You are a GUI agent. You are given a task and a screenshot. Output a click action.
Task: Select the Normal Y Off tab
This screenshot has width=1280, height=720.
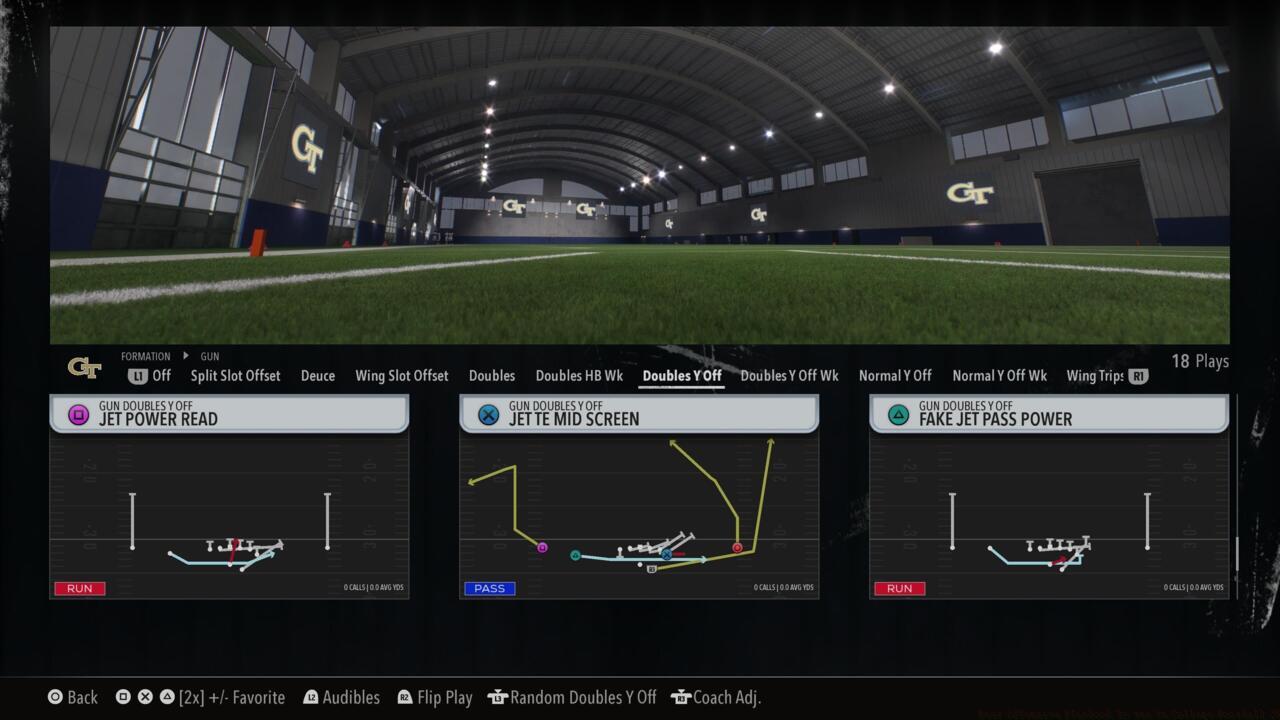point(895,376)
